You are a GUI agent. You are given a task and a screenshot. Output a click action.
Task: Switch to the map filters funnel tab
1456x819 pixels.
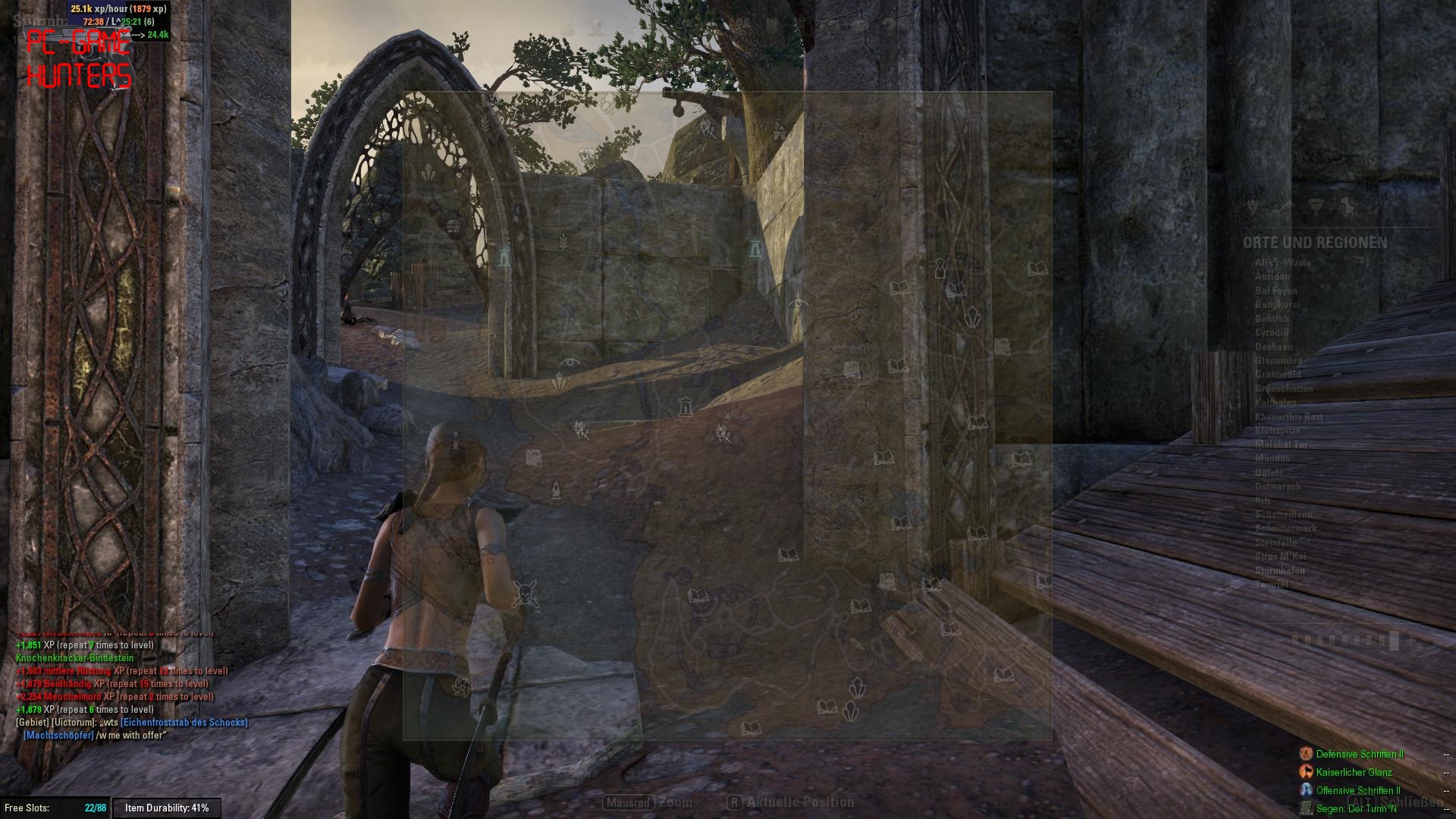pyautogui.click(x=1316, y=206)
